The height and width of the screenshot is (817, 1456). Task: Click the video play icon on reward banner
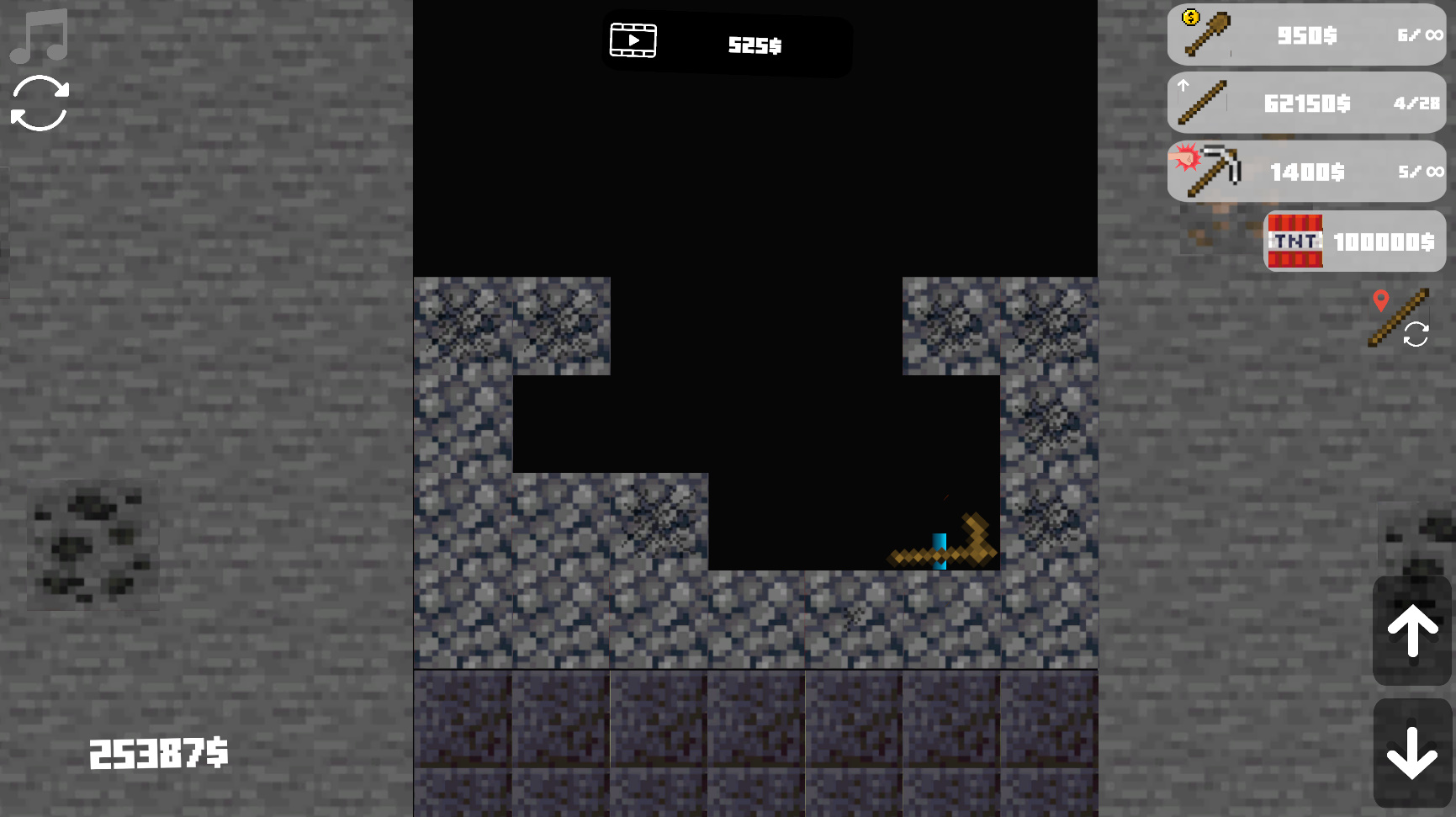(x=633, y=40)
